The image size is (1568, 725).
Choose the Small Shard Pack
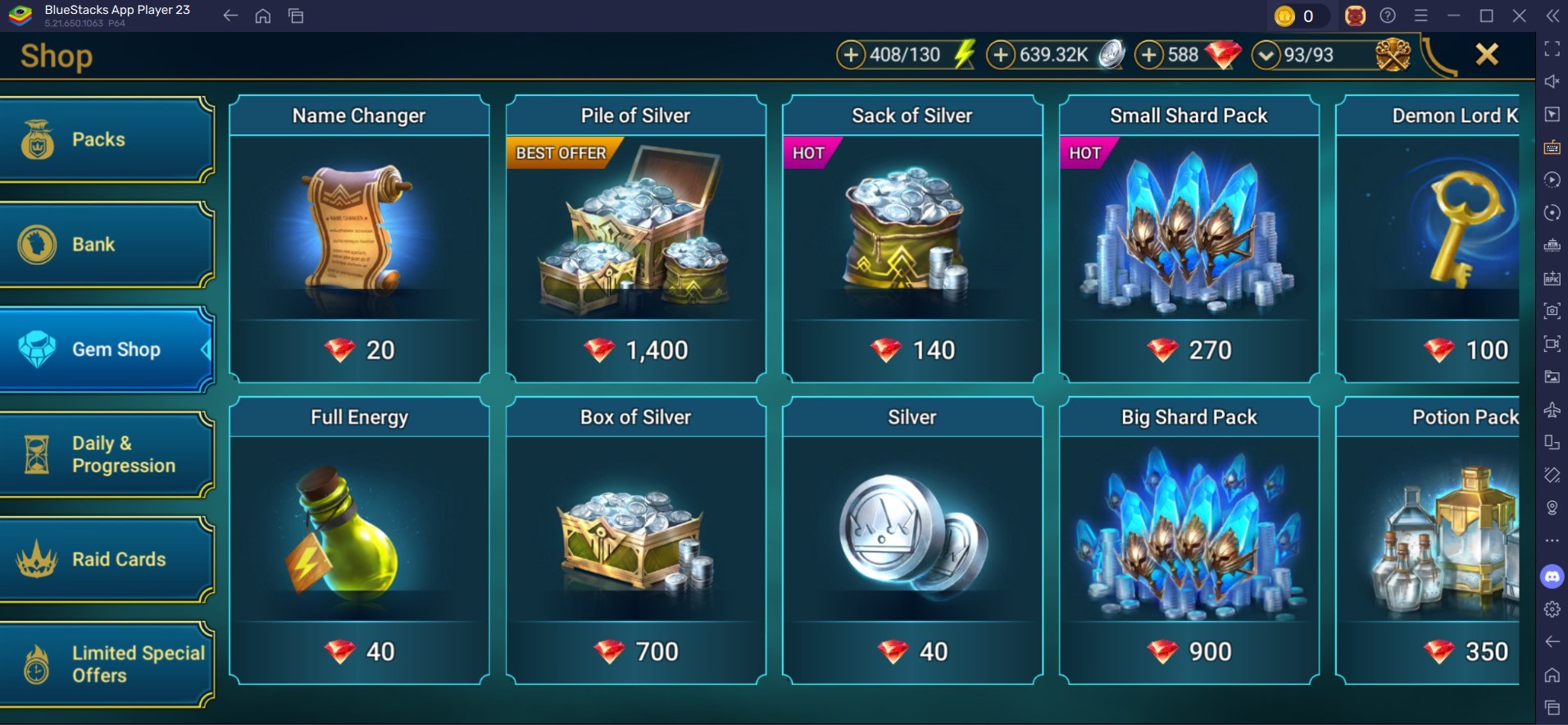[1188, 238]
